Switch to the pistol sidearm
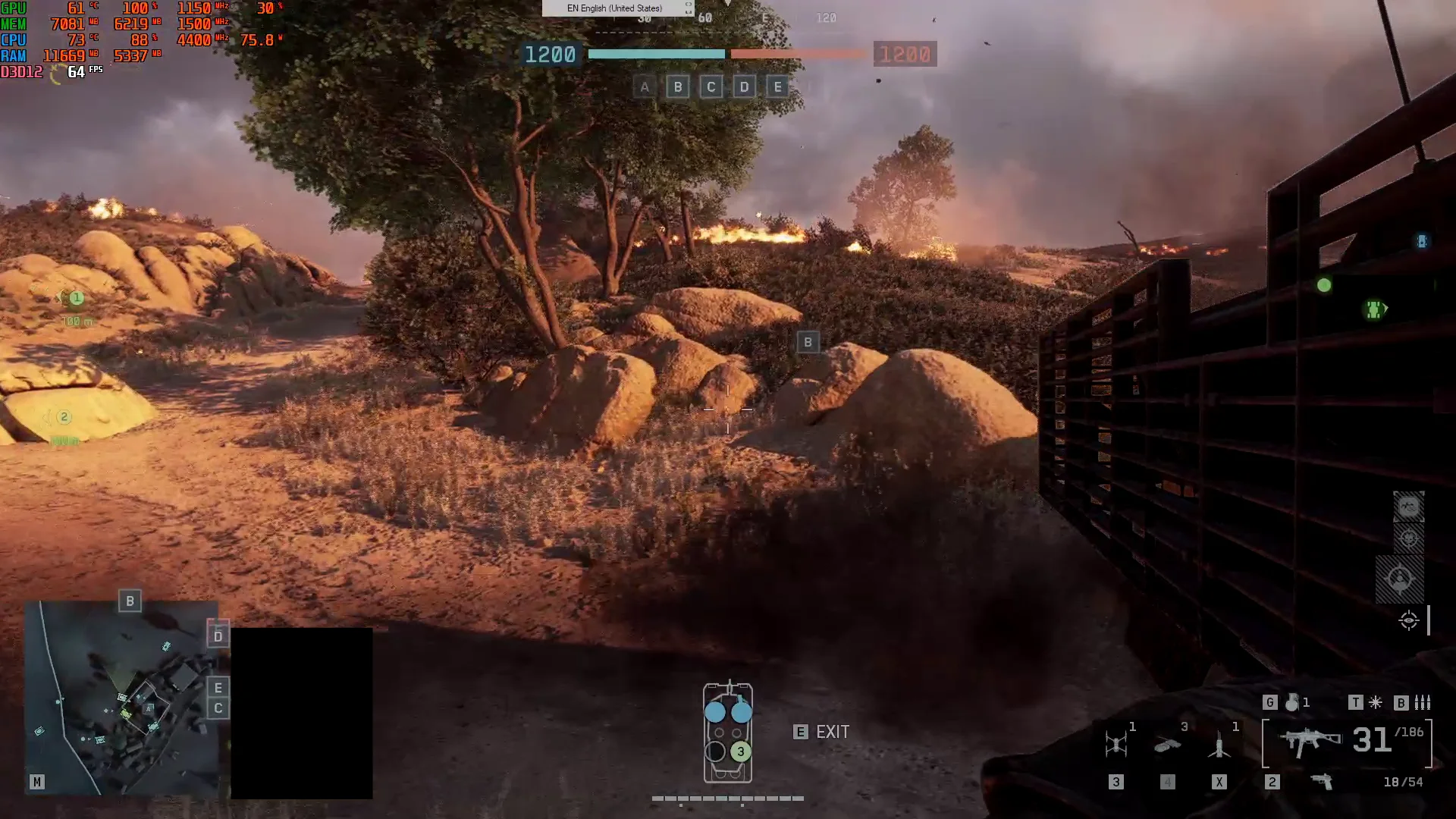Screen dimensions: 1456x819 tap(1322, 781)
